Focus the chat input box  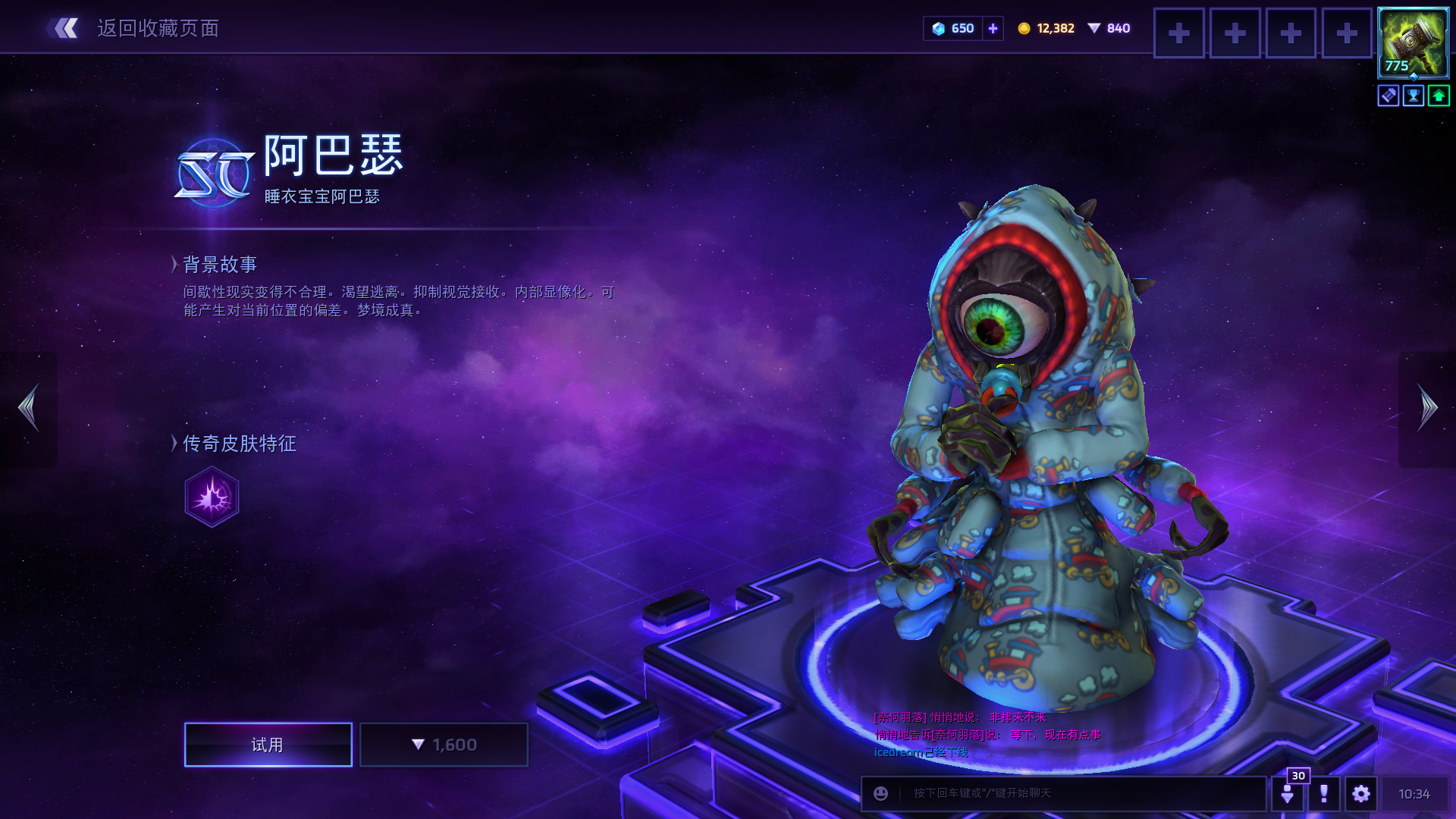click(x=1077, y=793)
